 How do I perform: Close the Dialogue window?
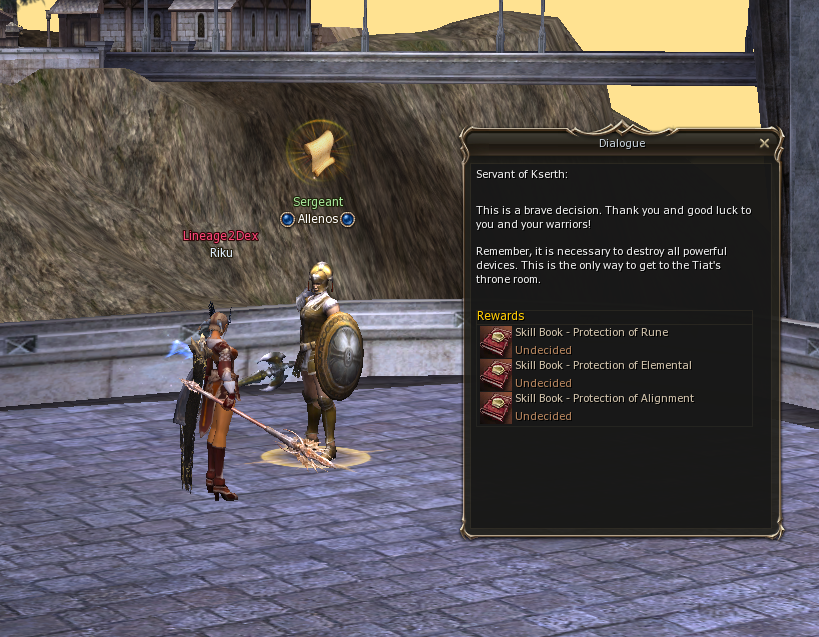(764, 143)
